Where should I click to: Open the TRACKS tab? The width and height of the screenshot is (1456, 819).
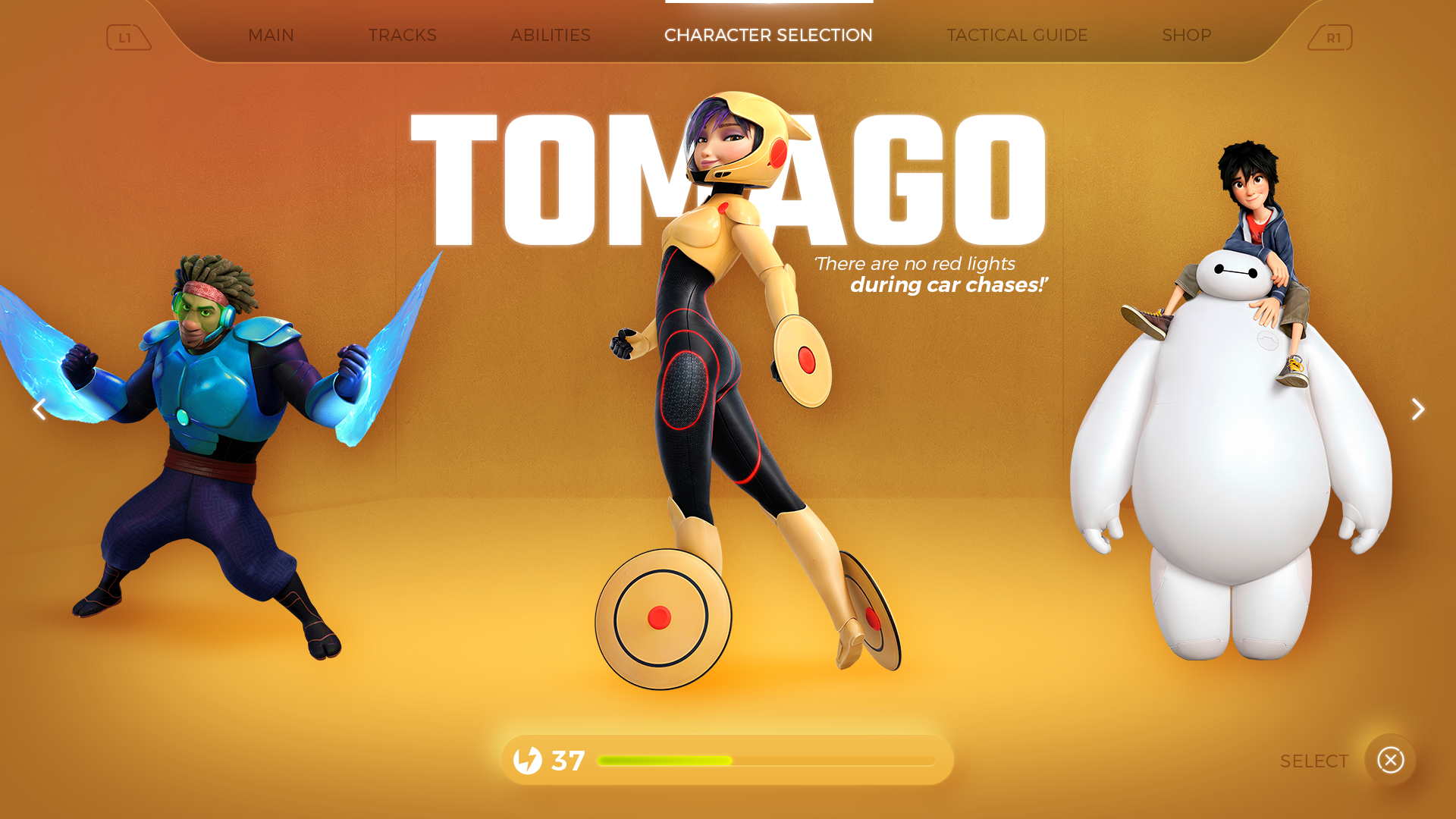coord(402,36)
